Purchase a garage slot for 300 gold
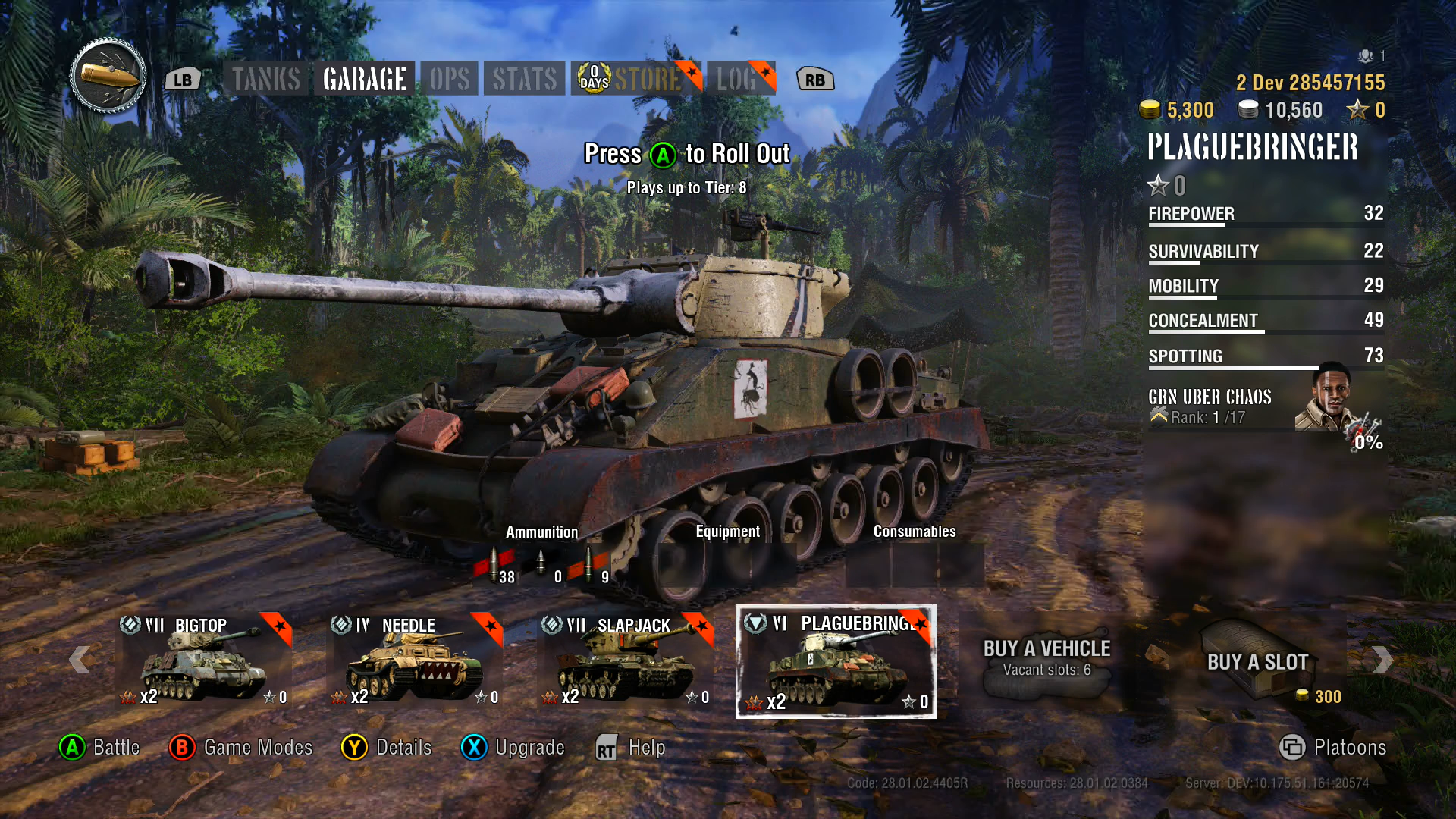Viewport: 1456px width, 819px height. [1257, 661]
